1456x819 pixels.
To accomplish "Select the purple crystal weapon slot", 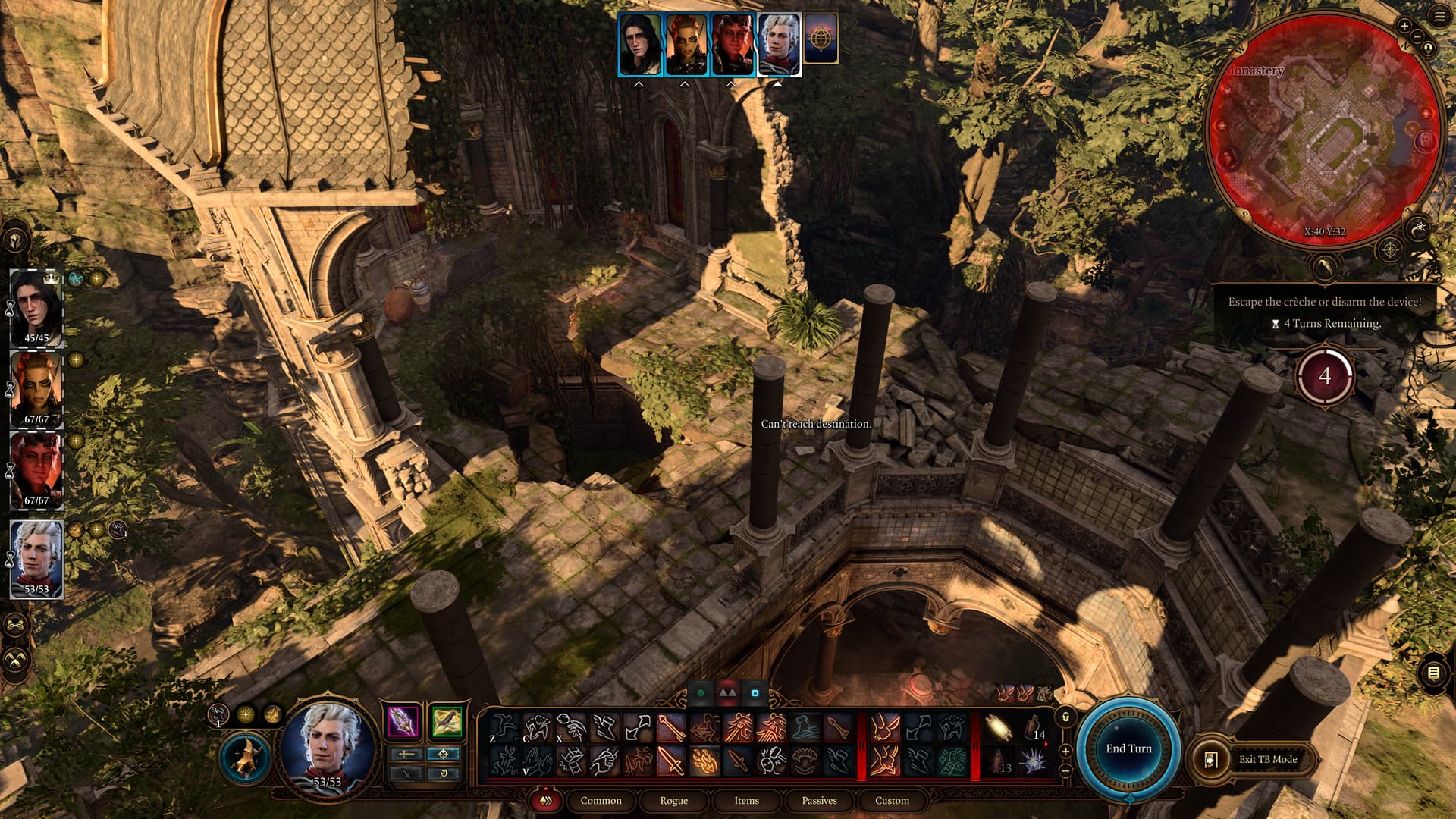I will [403, 722].
